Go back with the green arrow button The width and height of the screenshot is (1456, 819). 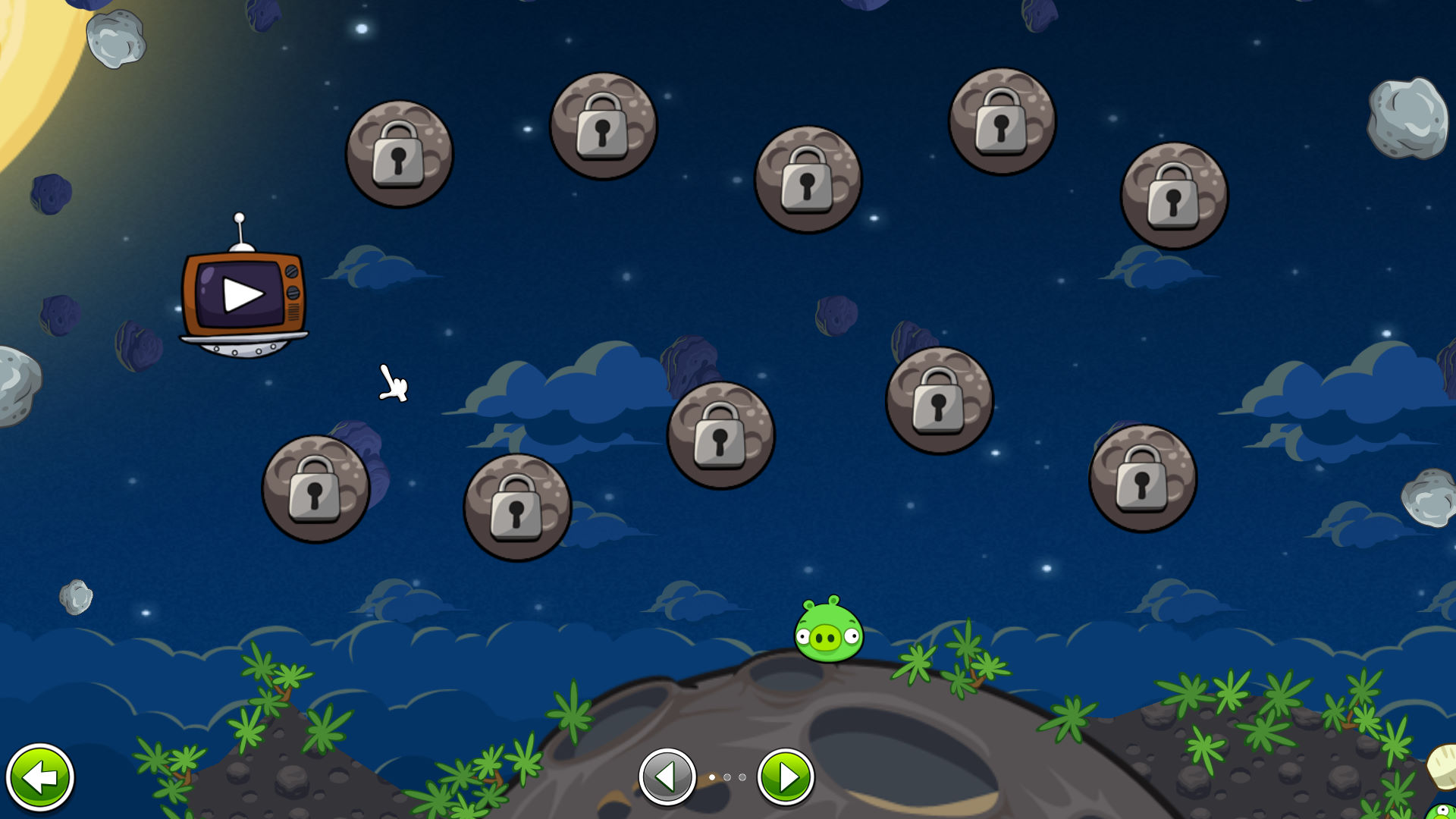point(40,777)
